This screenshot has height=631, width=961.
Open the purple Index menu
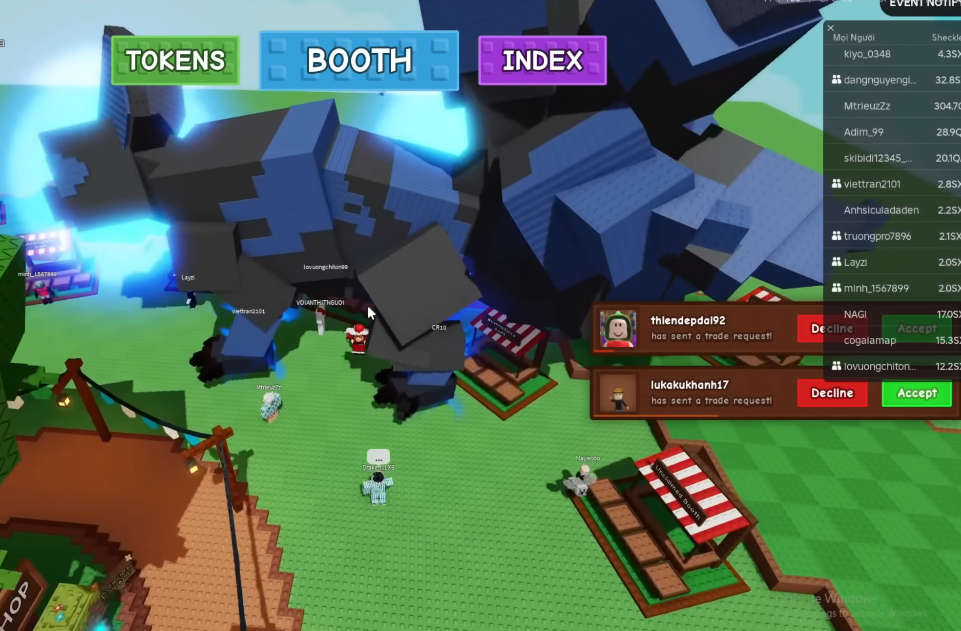click(542, 60)
